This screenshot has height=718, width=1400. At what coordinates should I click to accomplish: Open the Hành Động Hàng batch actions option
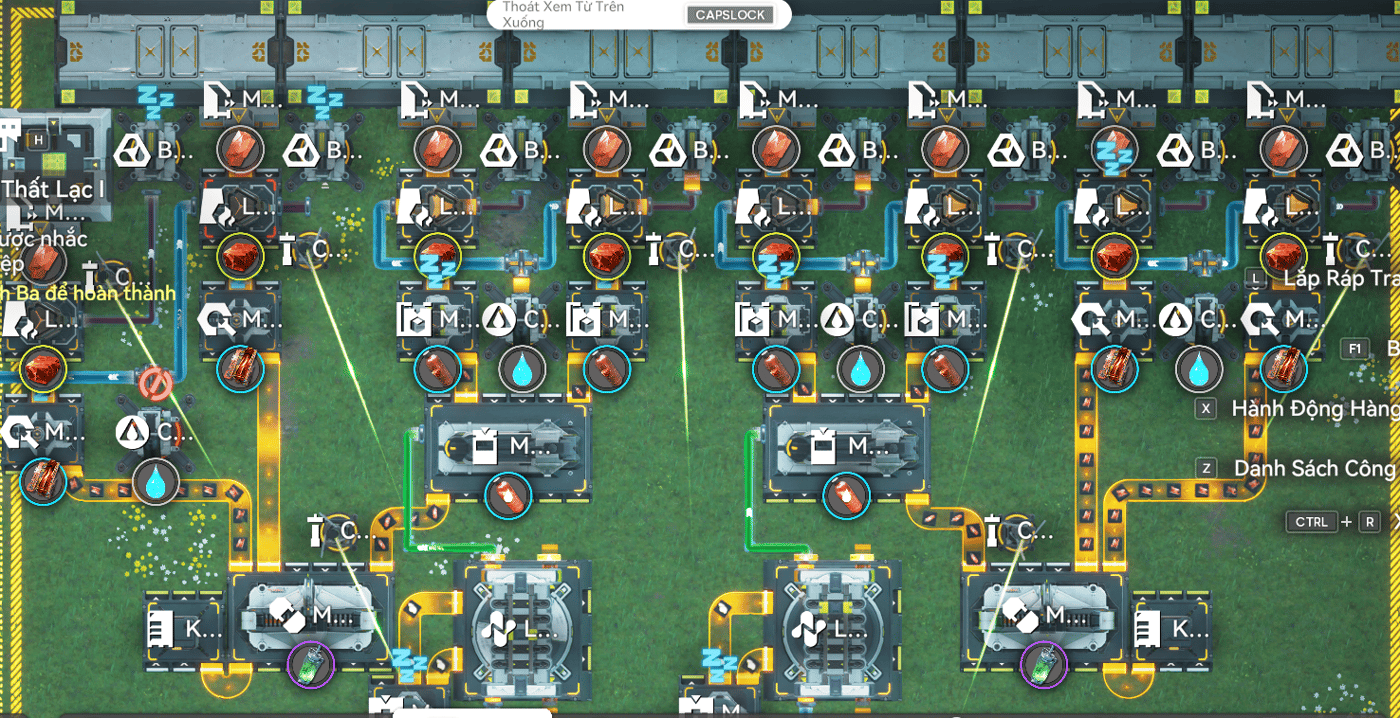pos(1314,408)
